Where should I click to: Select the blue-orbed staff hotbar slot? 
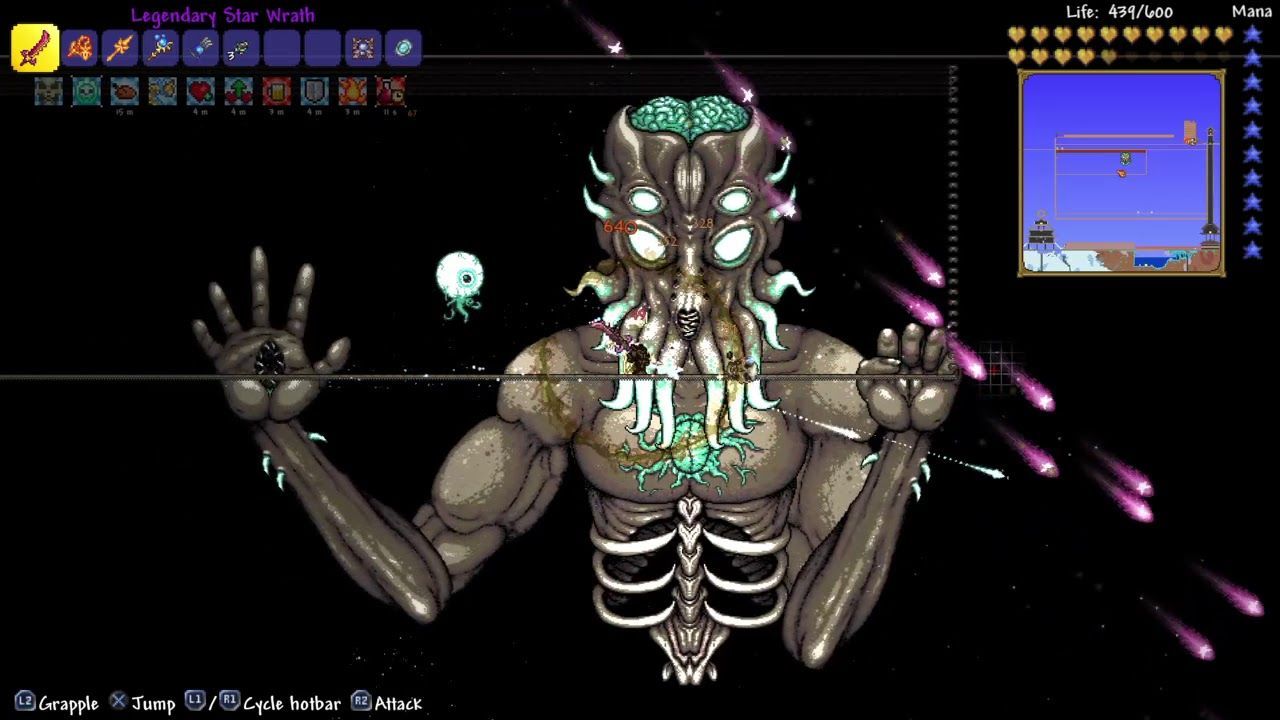click(x=160, y=48)
